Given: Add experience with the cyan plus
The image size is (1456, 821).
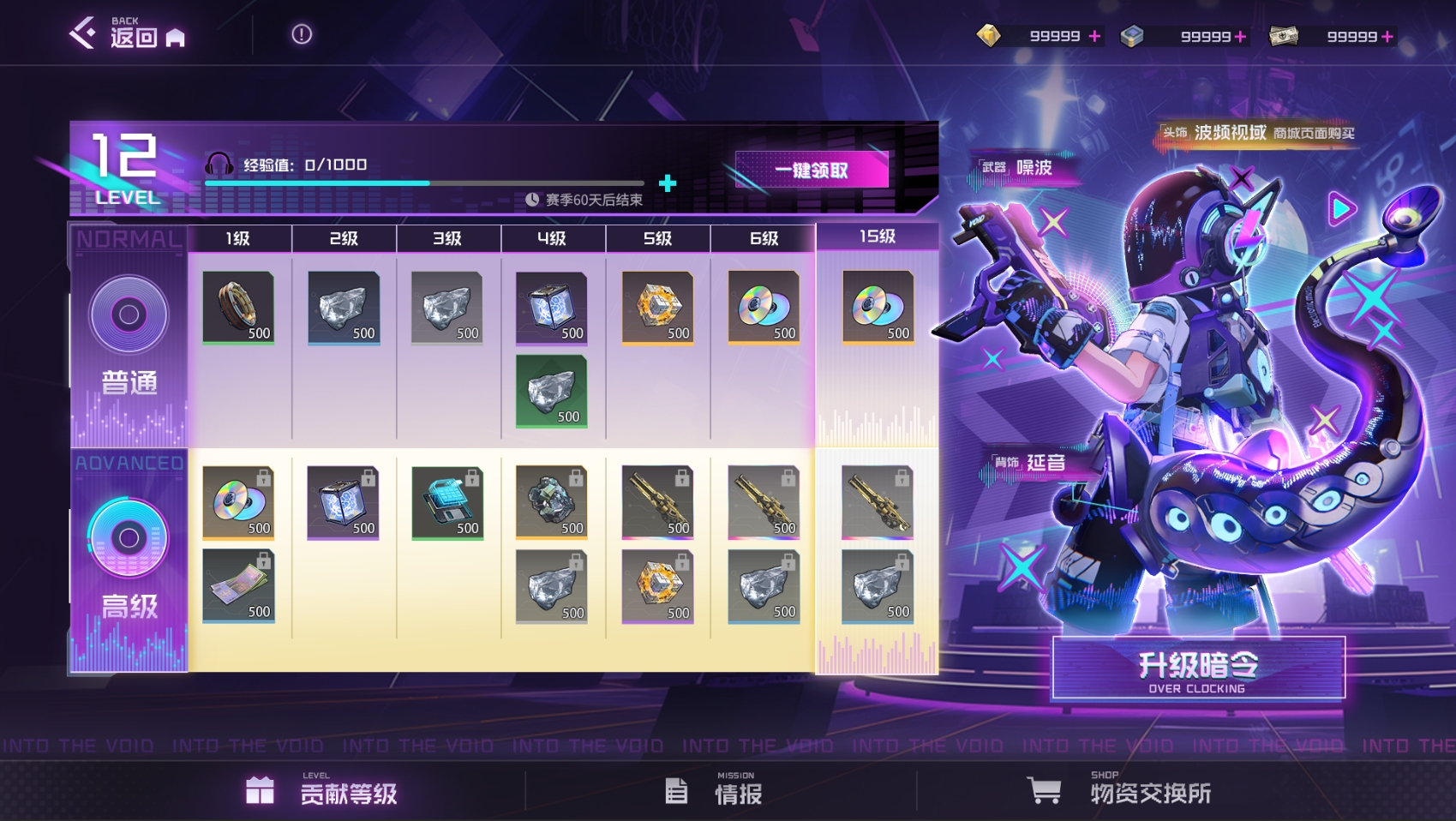Looking at the screenshot, I should pyautogui.click(x=668, y=183).
